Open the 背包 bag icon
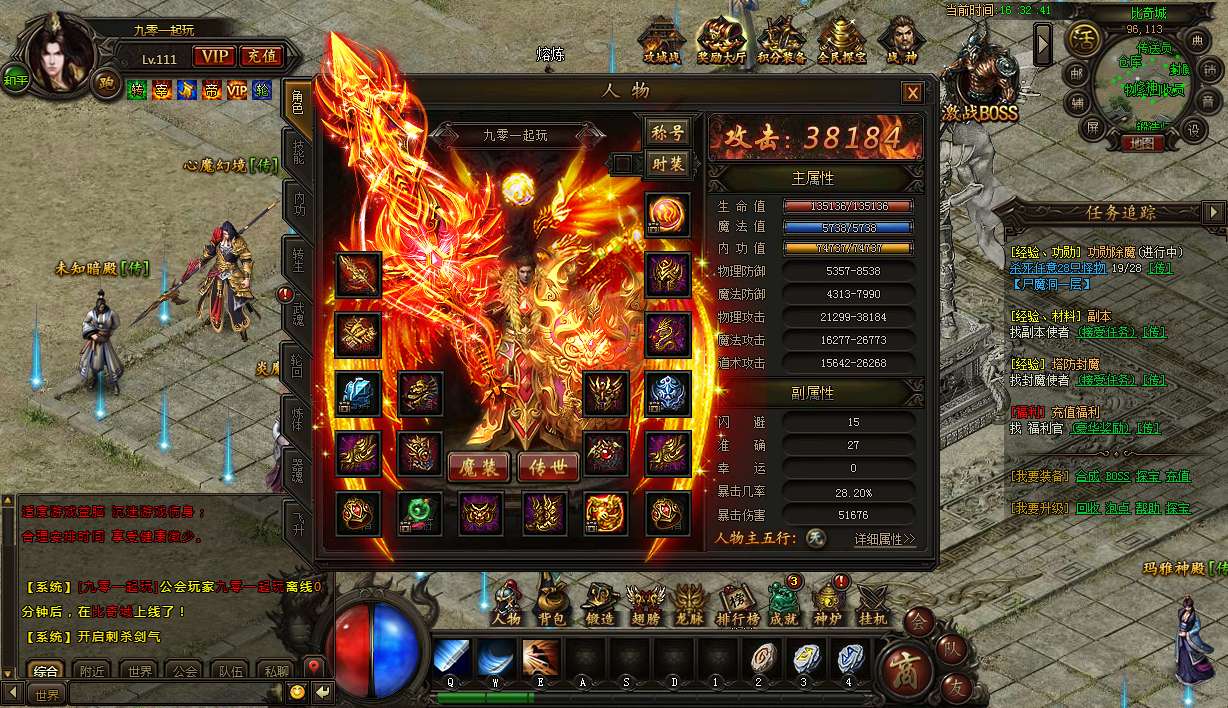This screenshot has width=1228, height=708. (551, 602)
